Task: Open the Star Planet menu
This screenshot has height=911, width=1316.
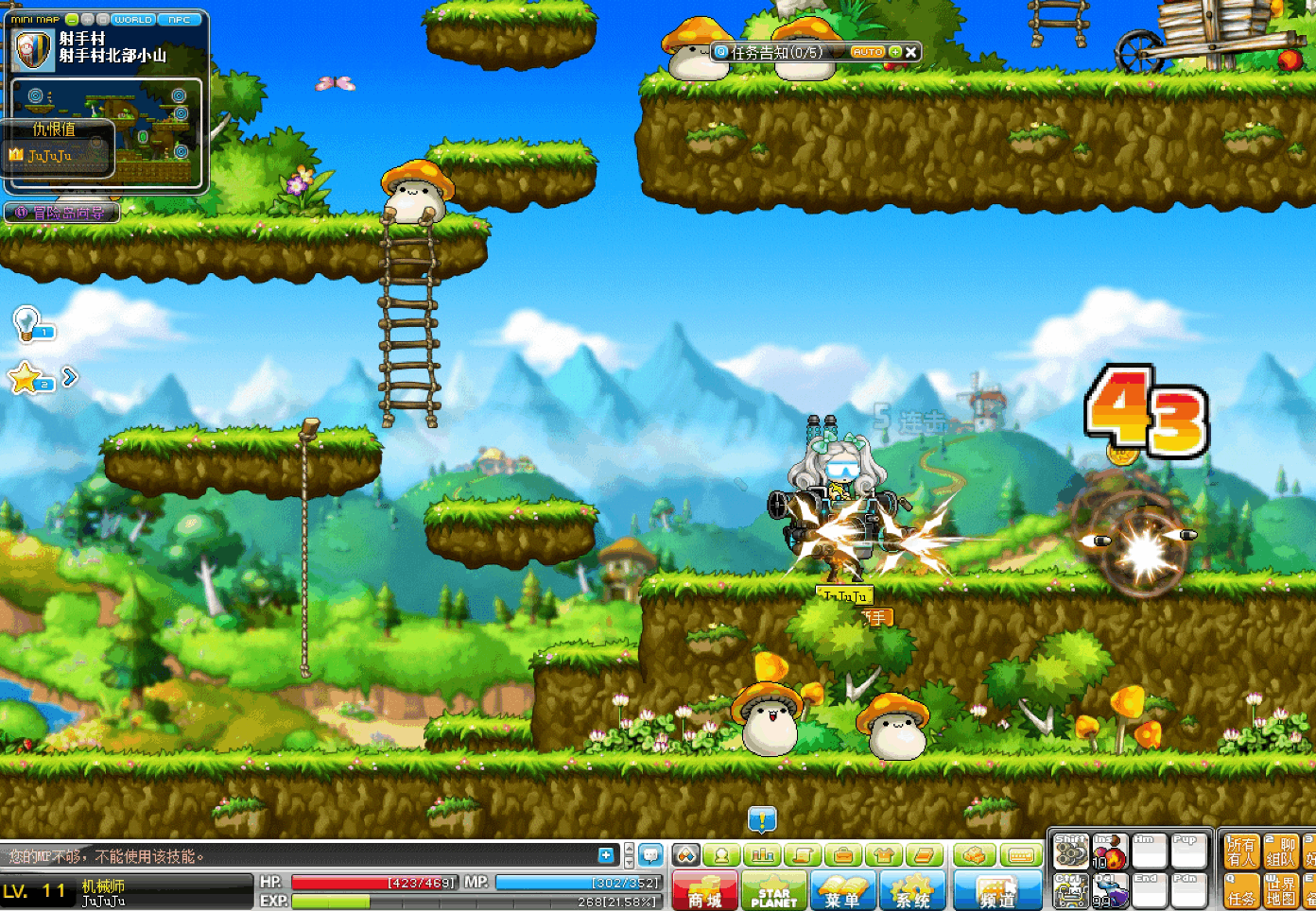Action: 774,891
